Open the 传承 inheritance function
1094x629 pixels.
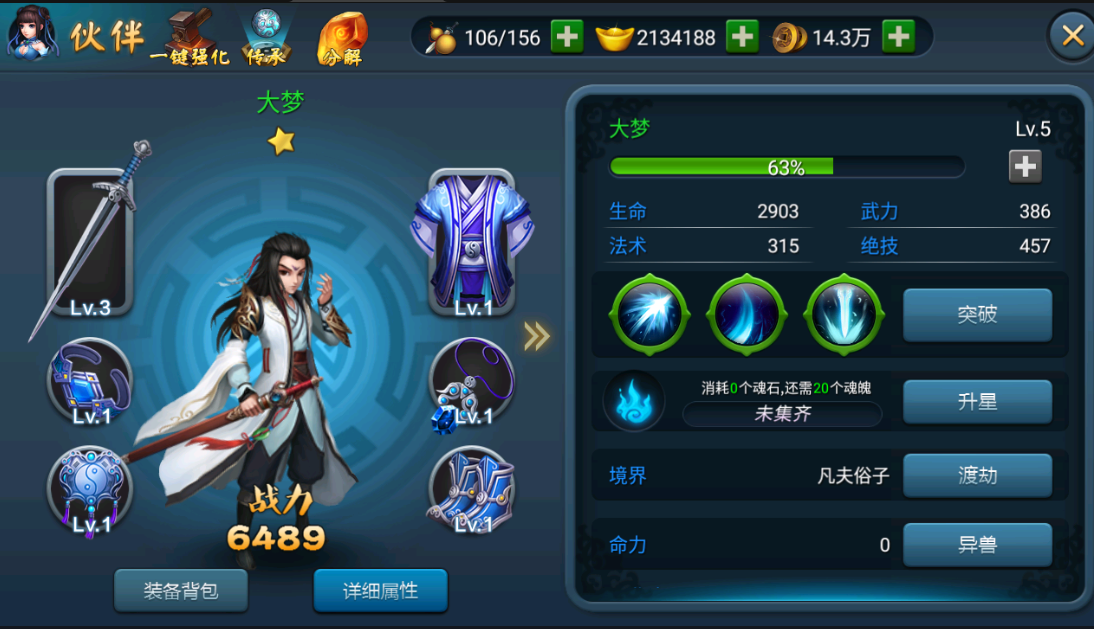(x=267, y=38)
